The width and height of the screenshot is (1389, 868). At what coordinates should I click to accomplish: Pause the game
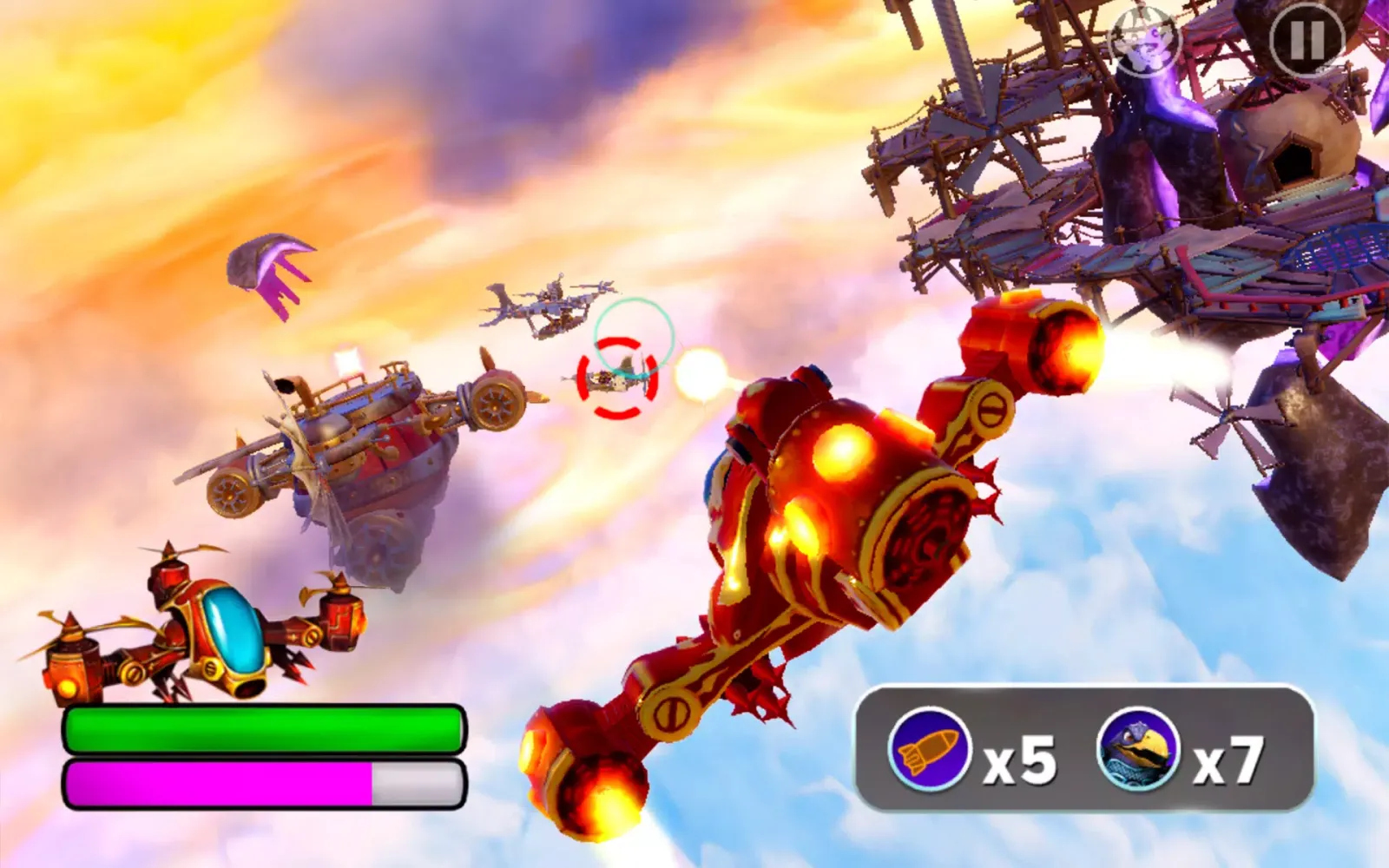[1307, 39]
